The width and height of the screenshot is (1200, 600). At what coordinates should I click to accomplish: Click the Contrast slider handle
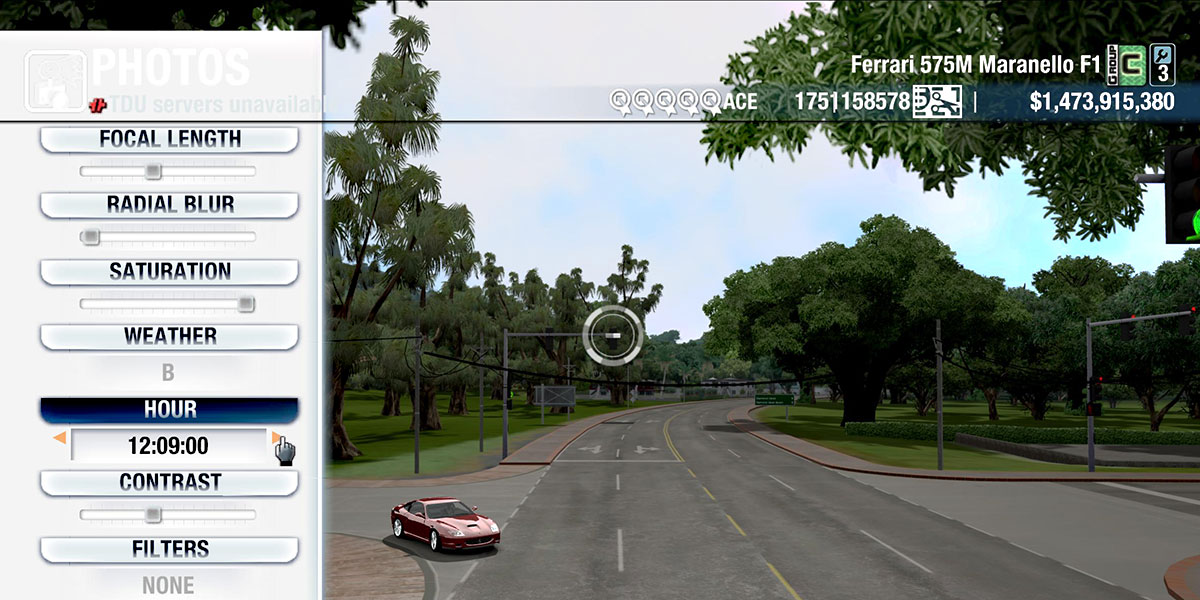[x=152, y=515]
